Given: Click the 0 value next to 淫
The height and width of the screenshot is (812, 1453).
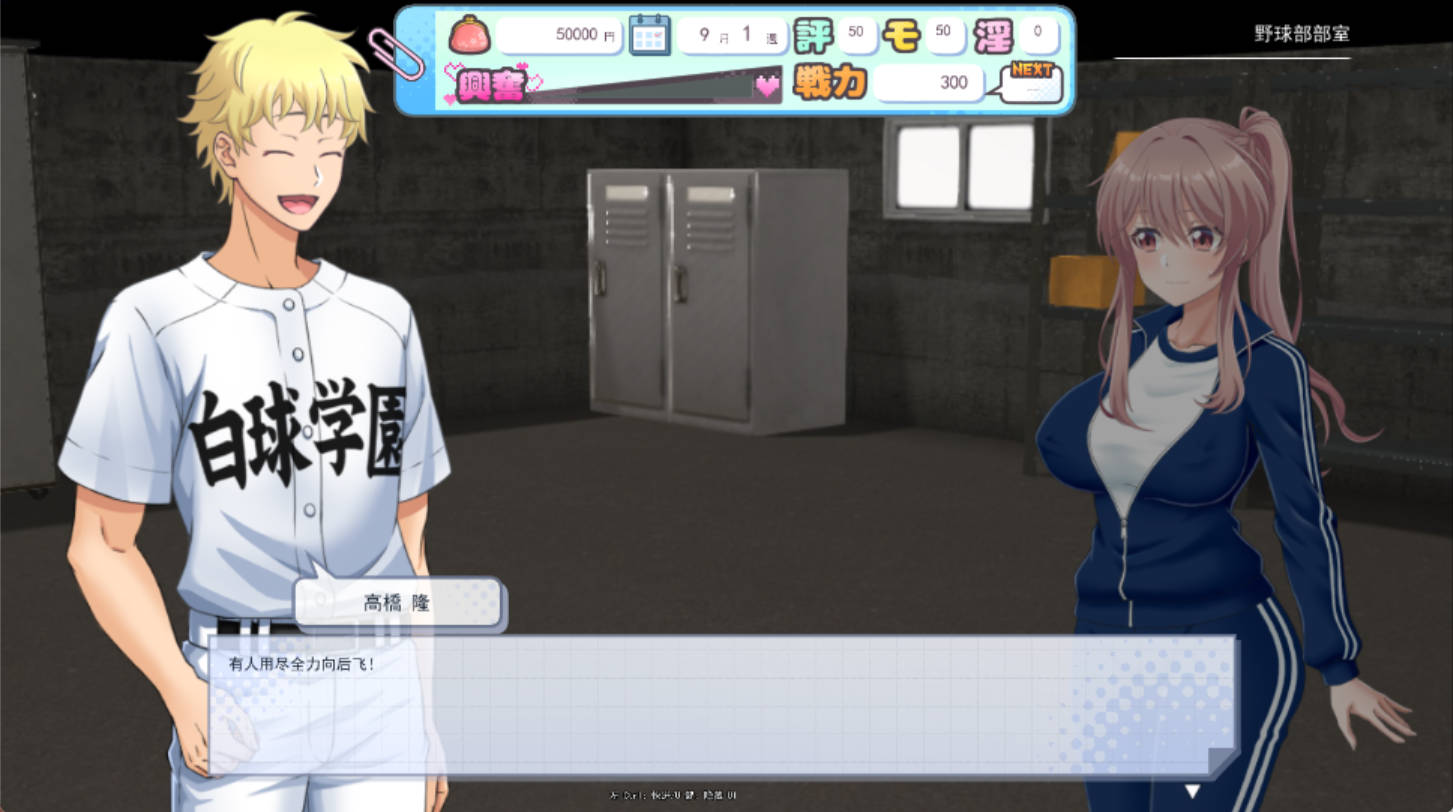Looking at the screenshot, I should click(x=1038, y=33).
